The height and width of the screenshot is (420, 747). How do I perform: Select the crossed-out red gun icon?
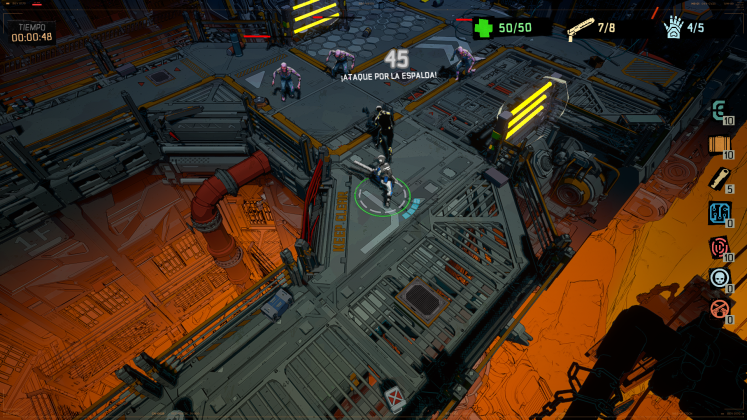pyautogui.click(x=719, y=309)
